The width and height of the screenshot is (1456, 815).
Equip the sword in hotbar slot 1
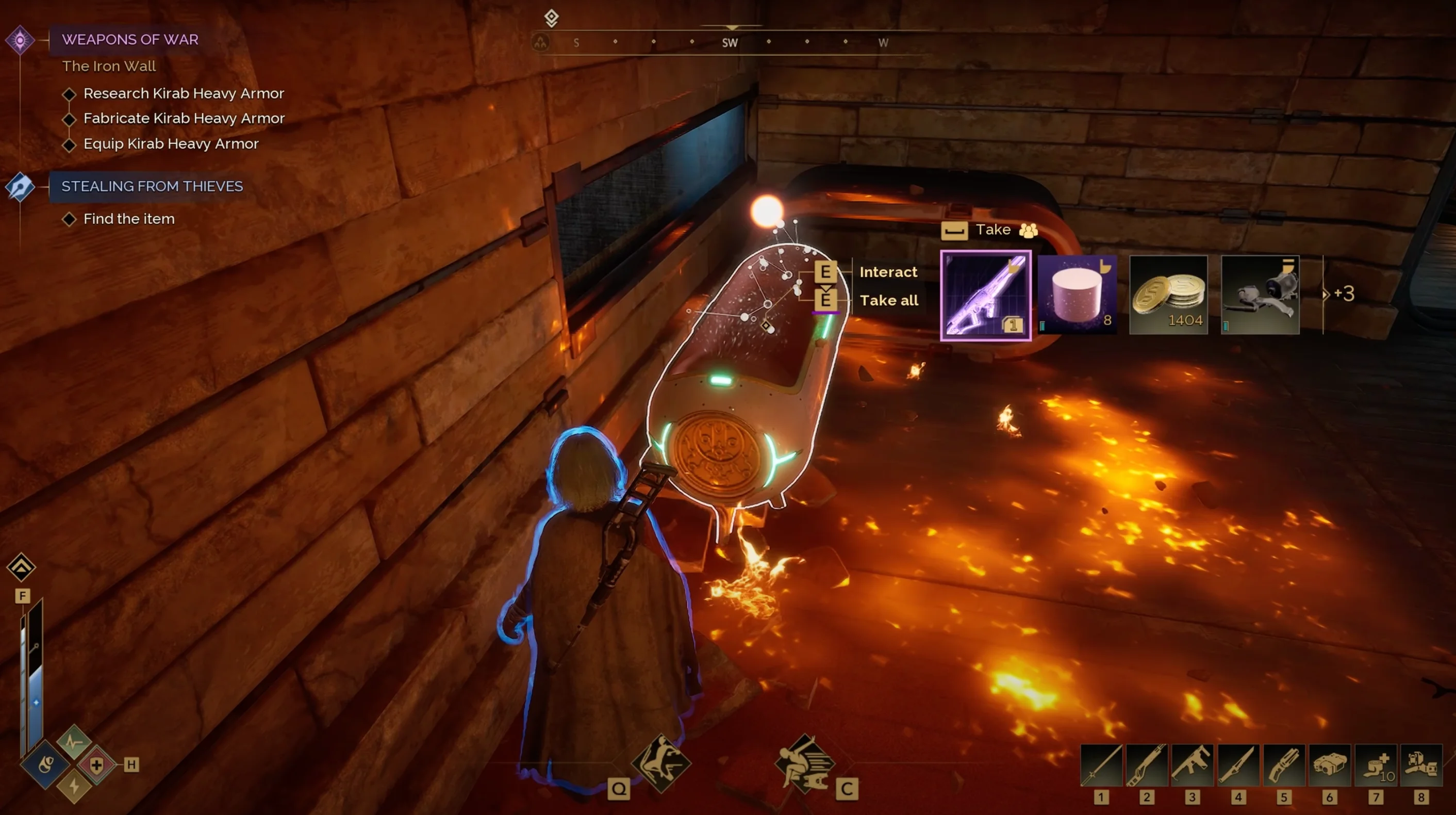click(1101, 765)
